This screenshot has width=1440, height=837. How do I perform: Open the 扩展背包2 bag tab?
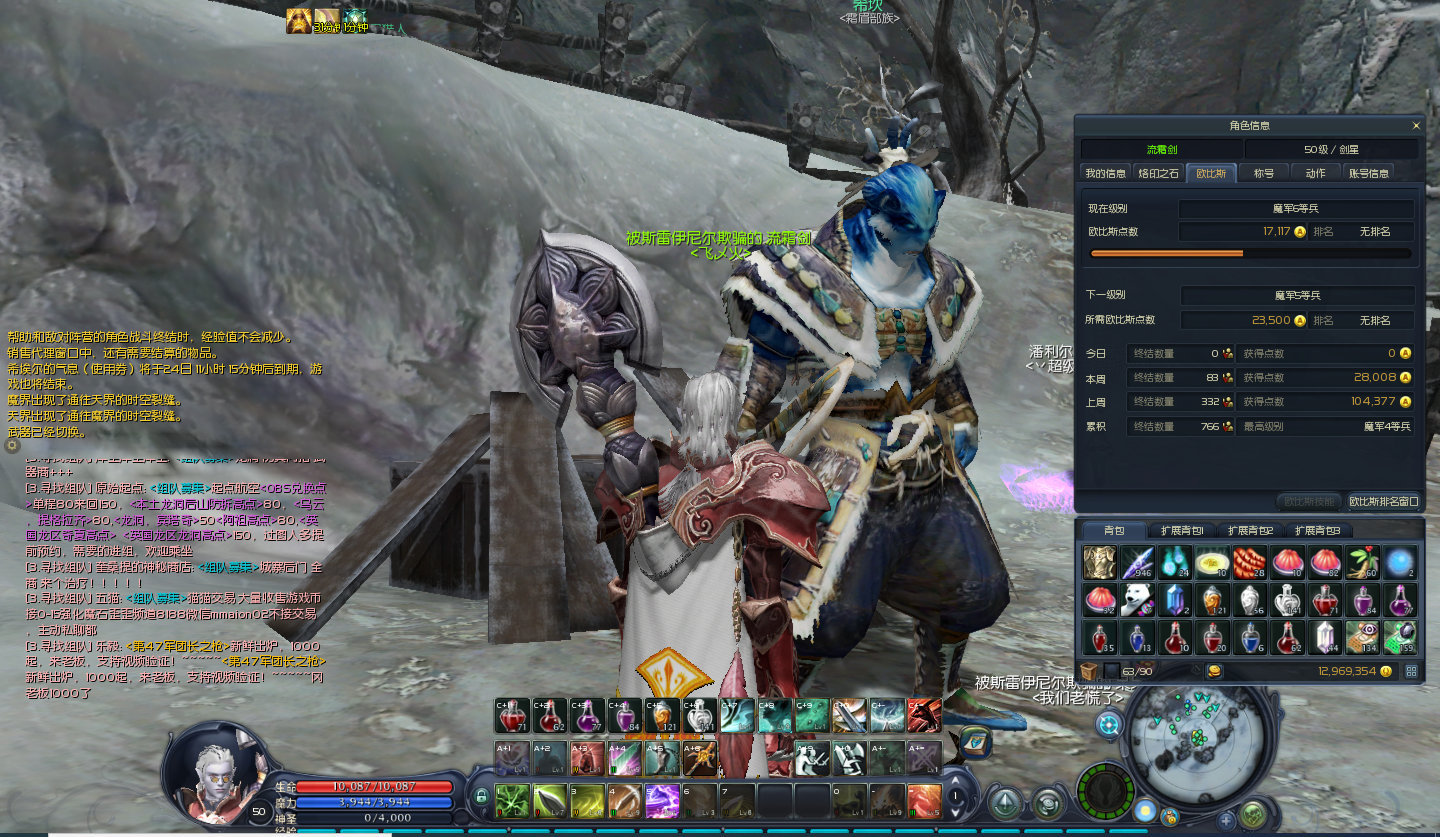point(1250,530)
